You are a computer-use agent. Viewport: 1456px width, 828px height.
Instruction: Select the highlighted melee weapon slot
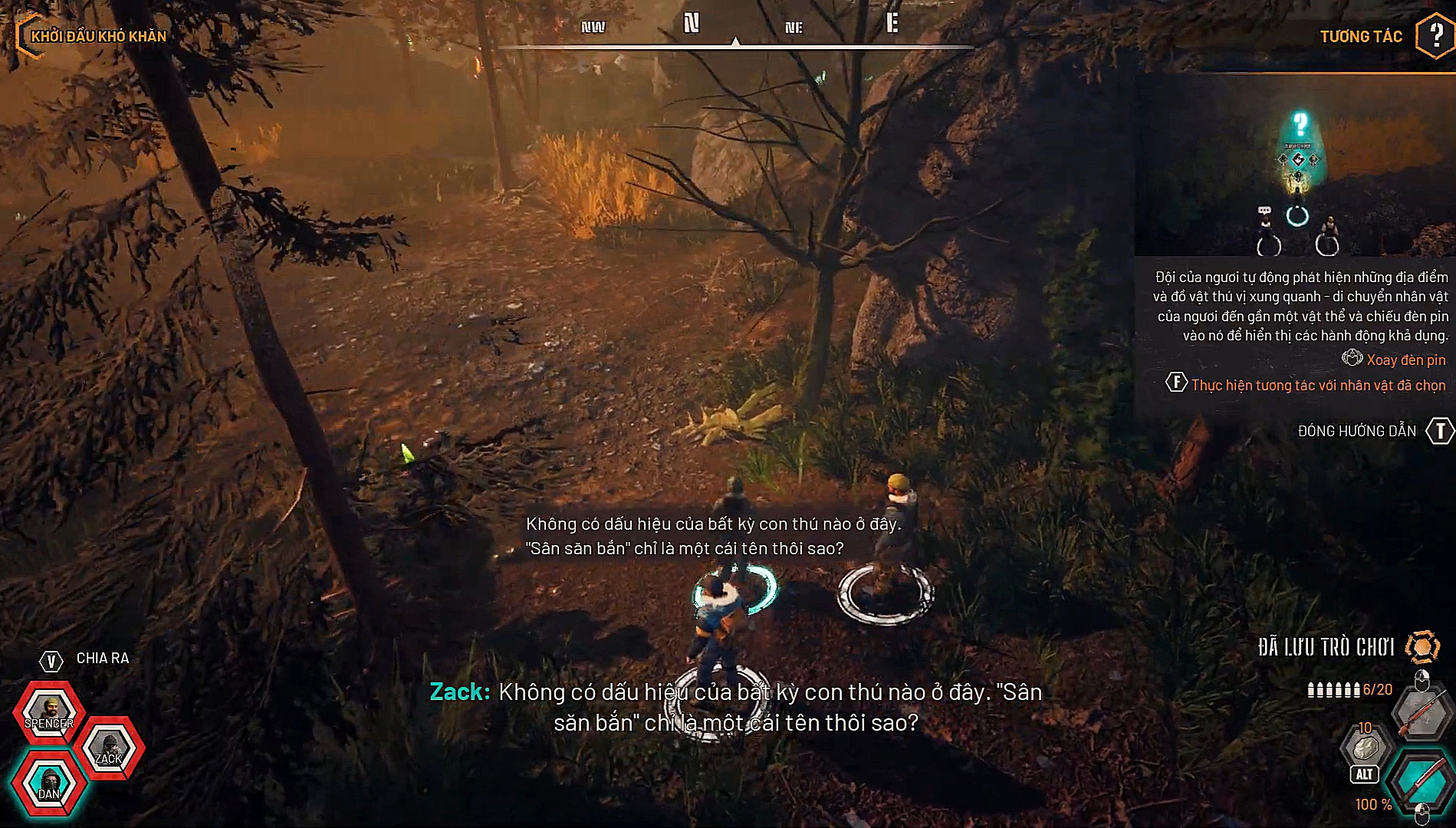1421,779
